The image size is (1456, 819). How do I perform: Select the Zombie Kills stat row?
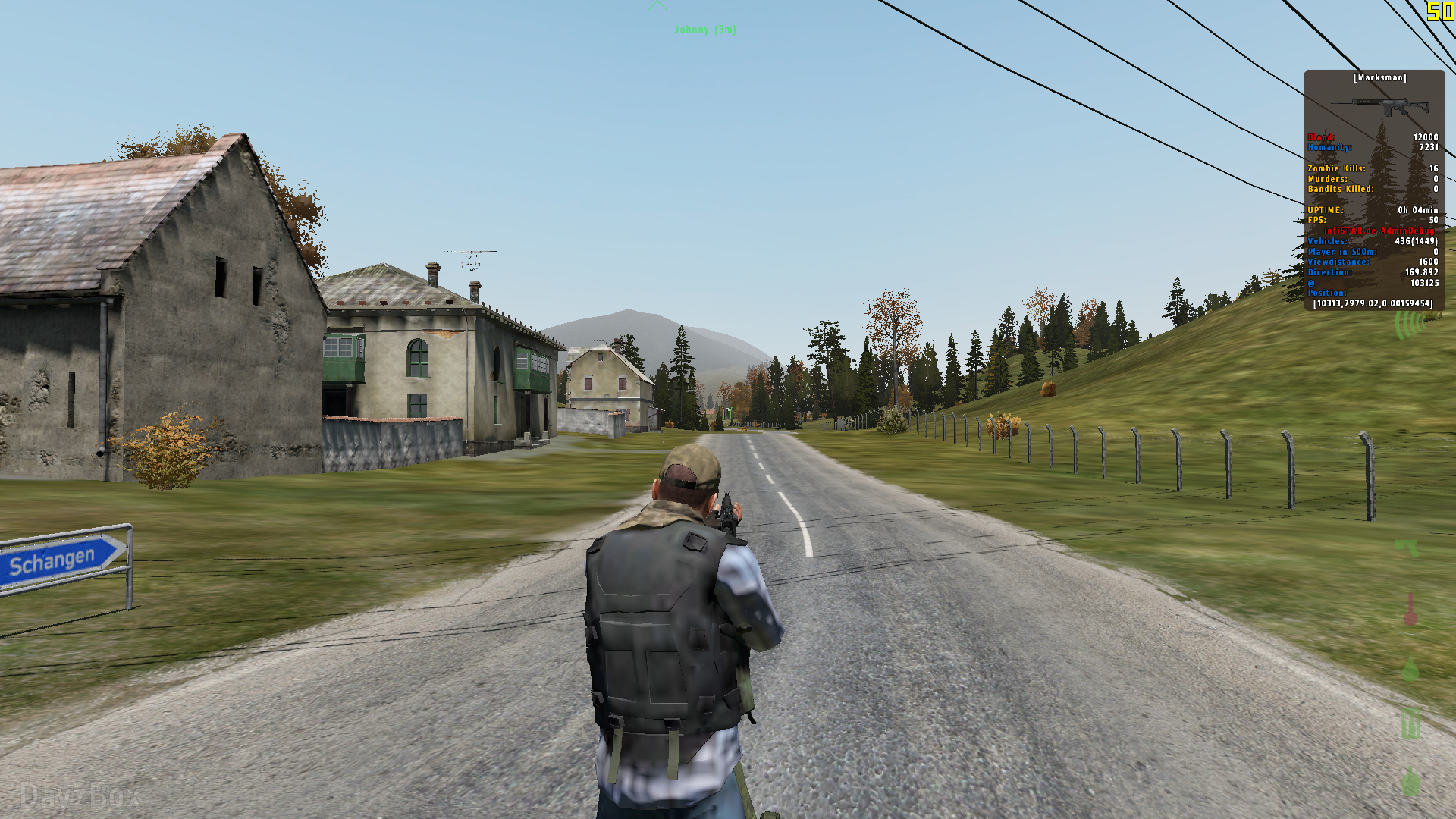(x=1336, y=168)
